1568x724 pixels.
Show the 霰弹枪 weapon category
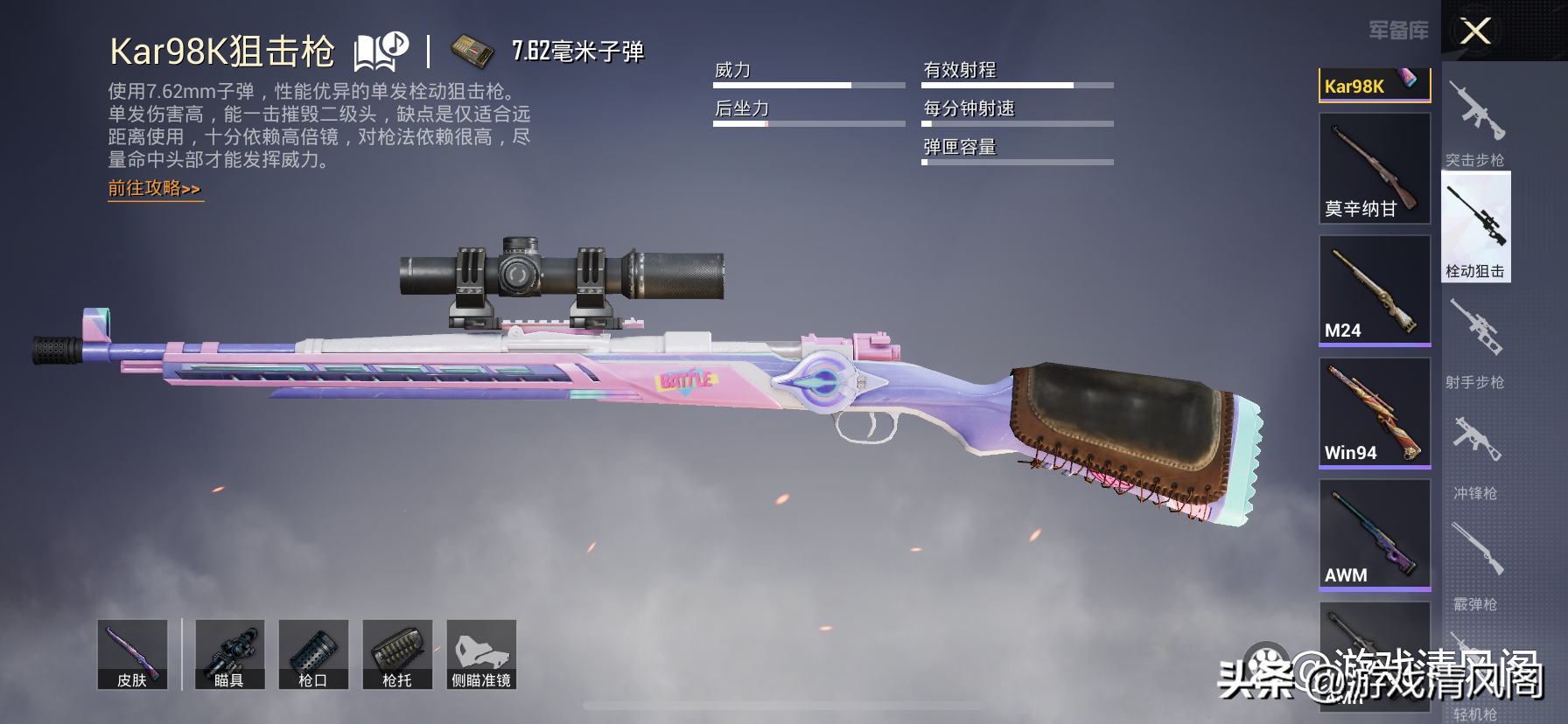pyautogui.click(x=1475, y=566)
